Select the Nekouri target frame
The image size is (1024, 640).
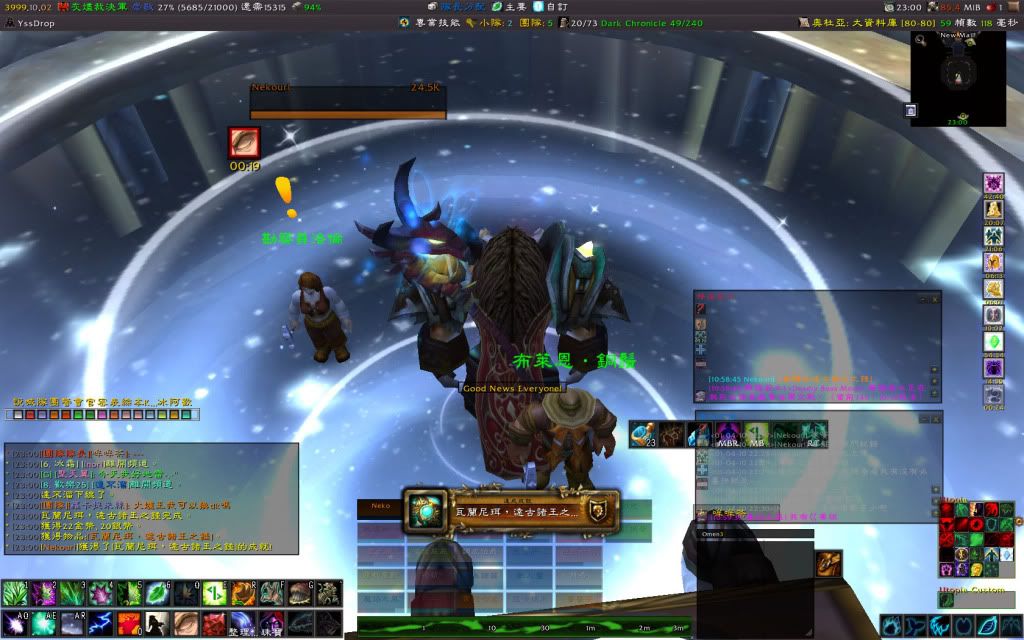tap(347, 102)
